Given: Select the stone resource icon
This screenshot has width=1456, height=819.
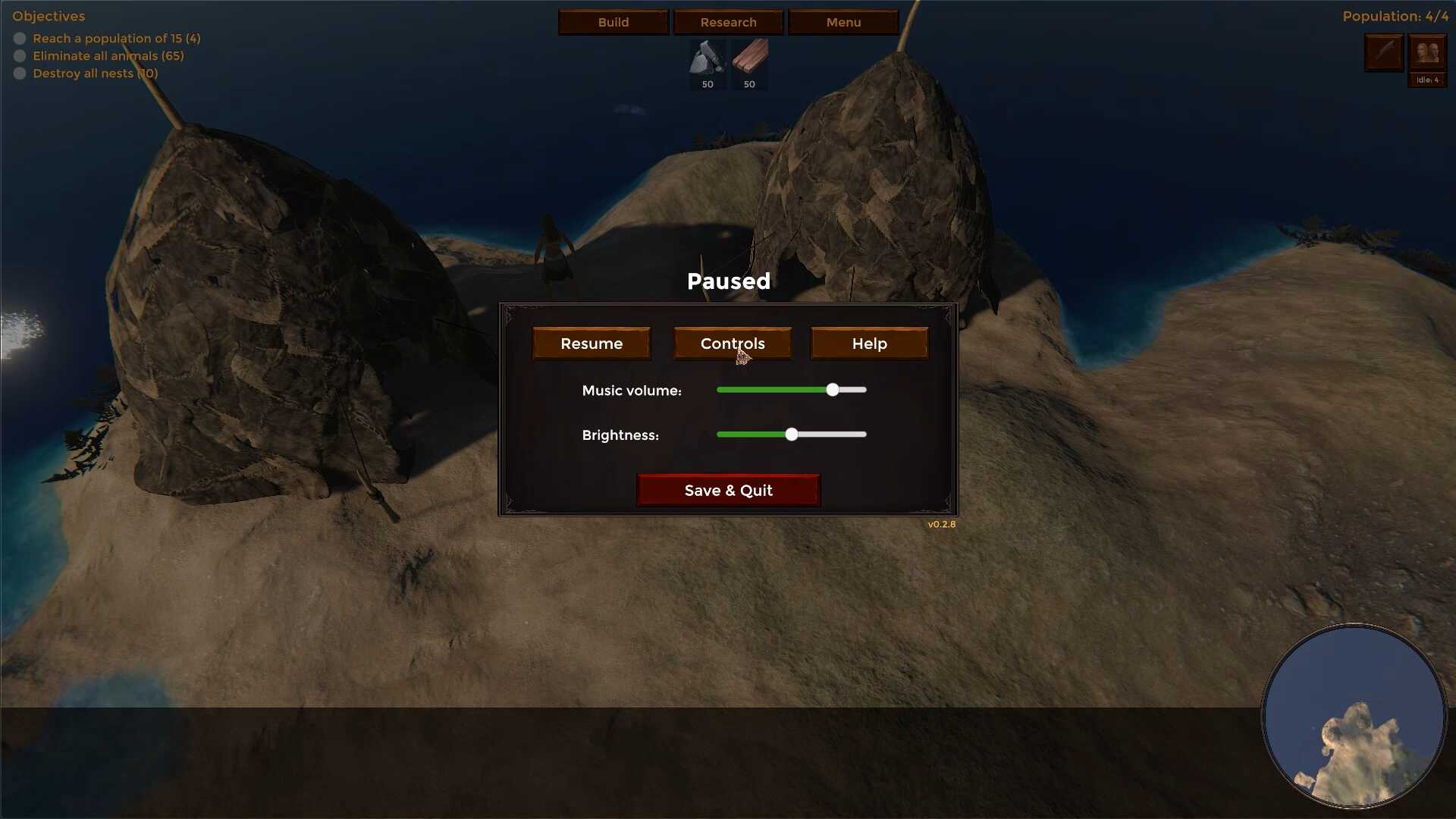Looking at the screenshot, I should coord(708,58).
